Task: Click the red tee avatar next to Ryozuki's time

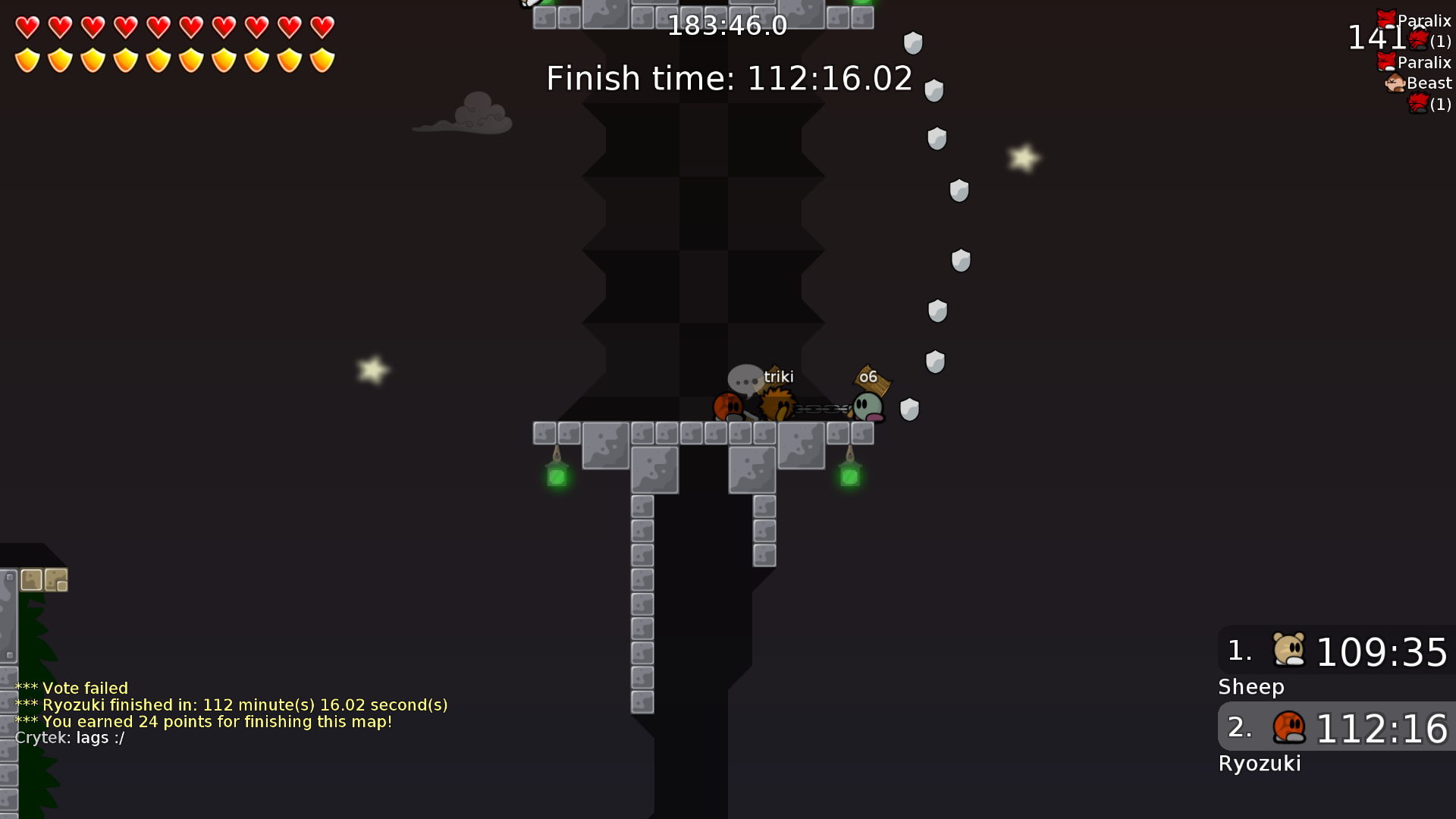Action: 1289,729
